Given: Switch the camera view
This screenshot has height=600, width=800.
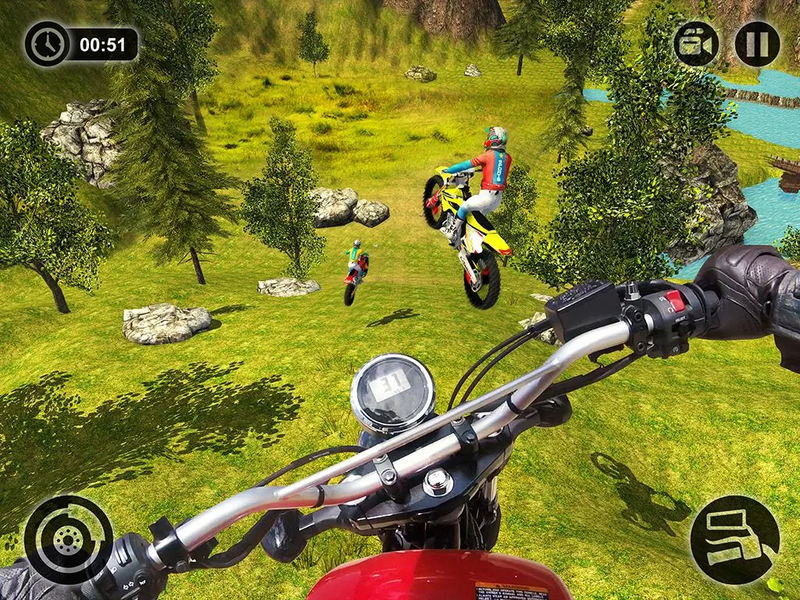Looking at the screenshot, I should click(696, 44).
